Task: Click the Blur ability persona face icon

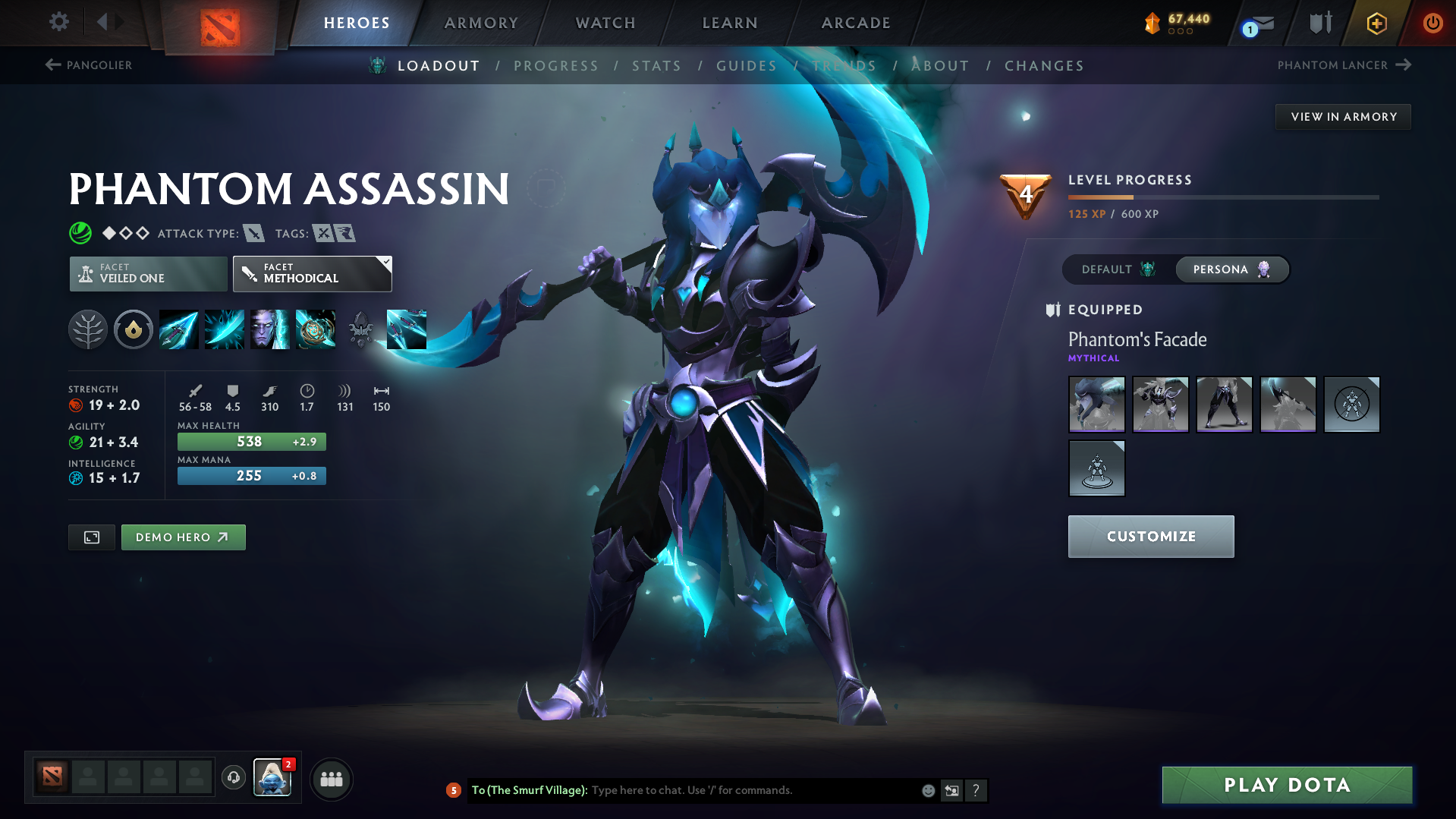Action: [270, 329]
